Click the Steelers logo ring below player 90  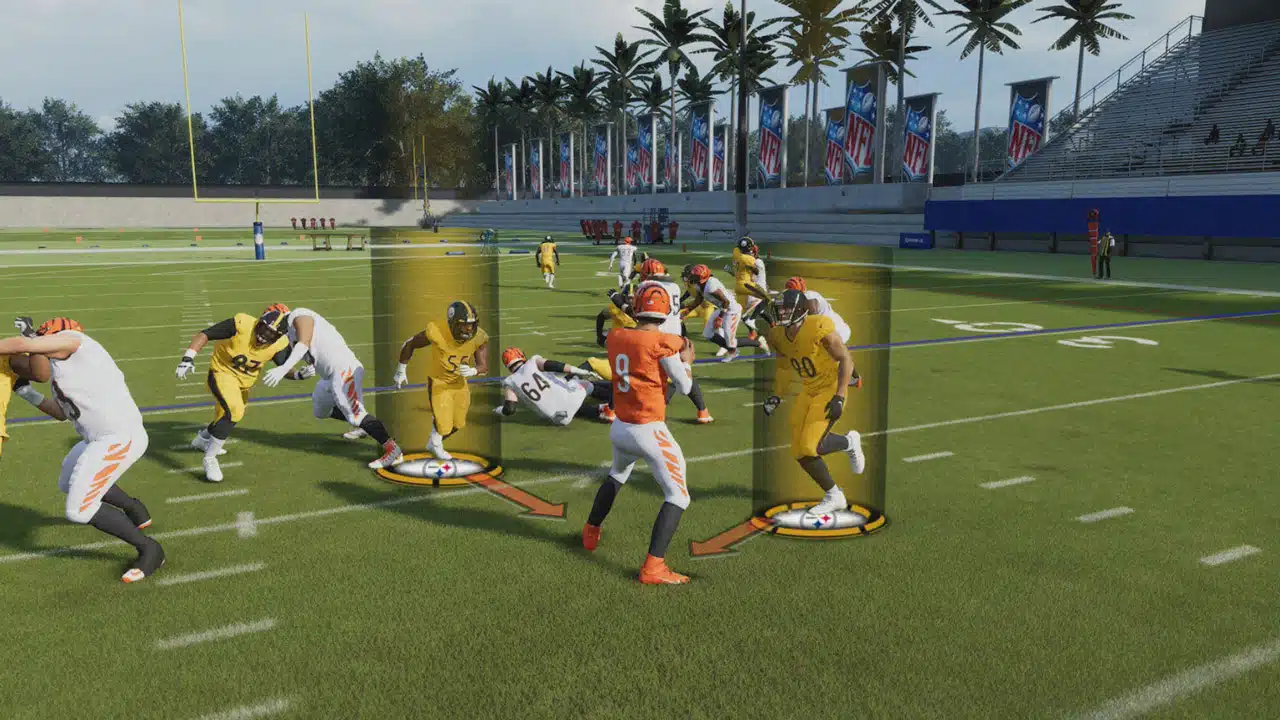point(817,520)
